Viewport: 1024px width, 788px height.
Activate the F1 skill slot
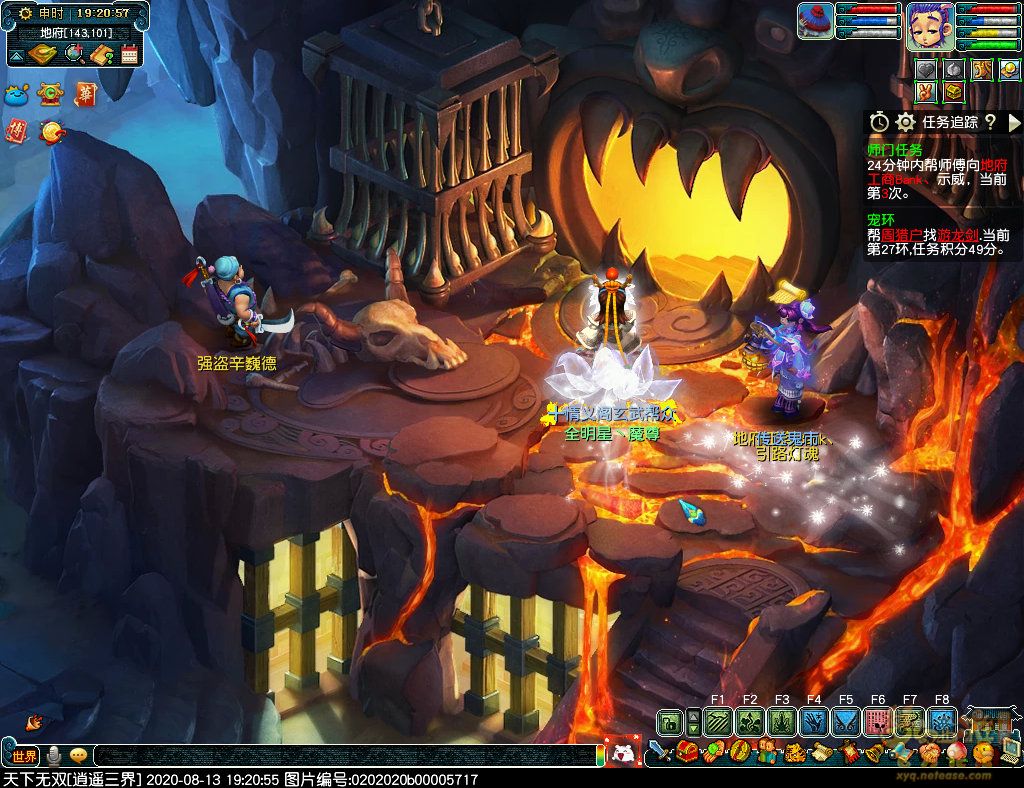(x=718, y=721)
